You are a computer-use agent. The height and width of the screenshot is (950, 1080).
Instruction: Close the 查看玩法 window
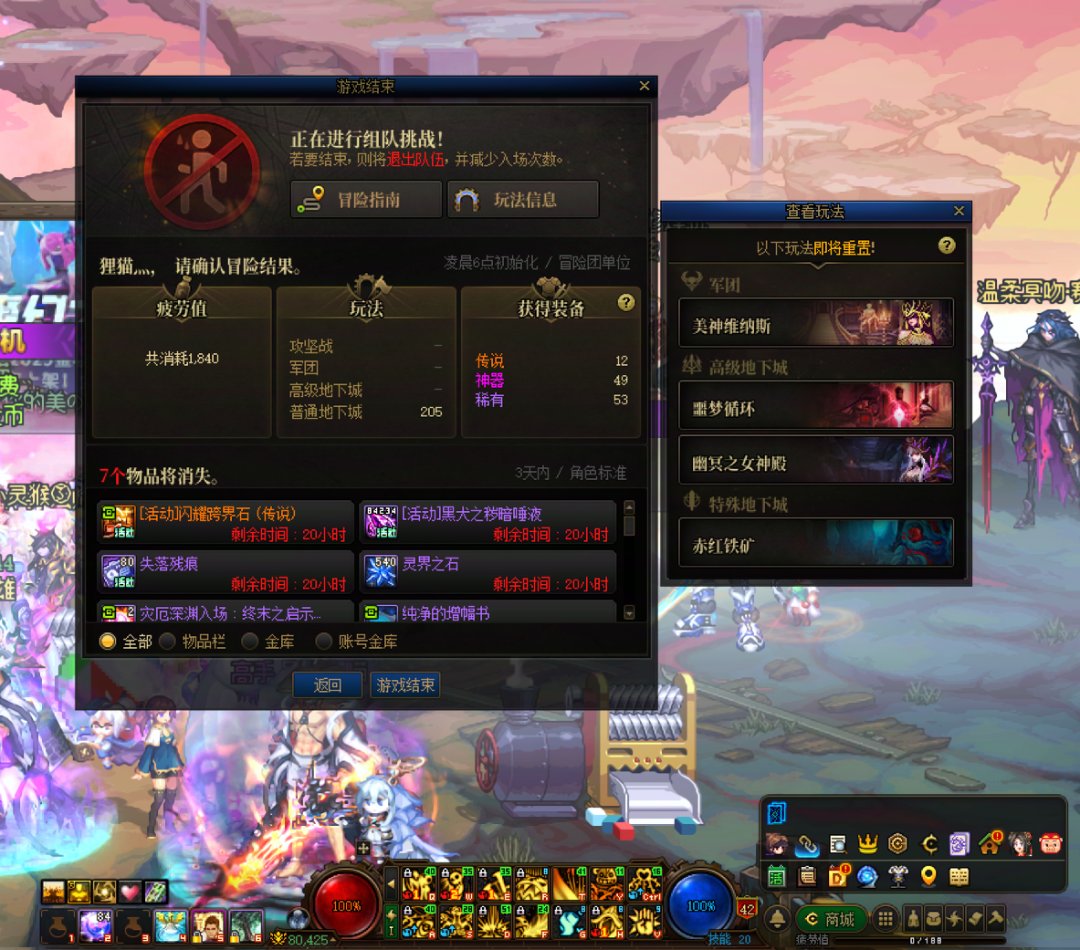959,211
